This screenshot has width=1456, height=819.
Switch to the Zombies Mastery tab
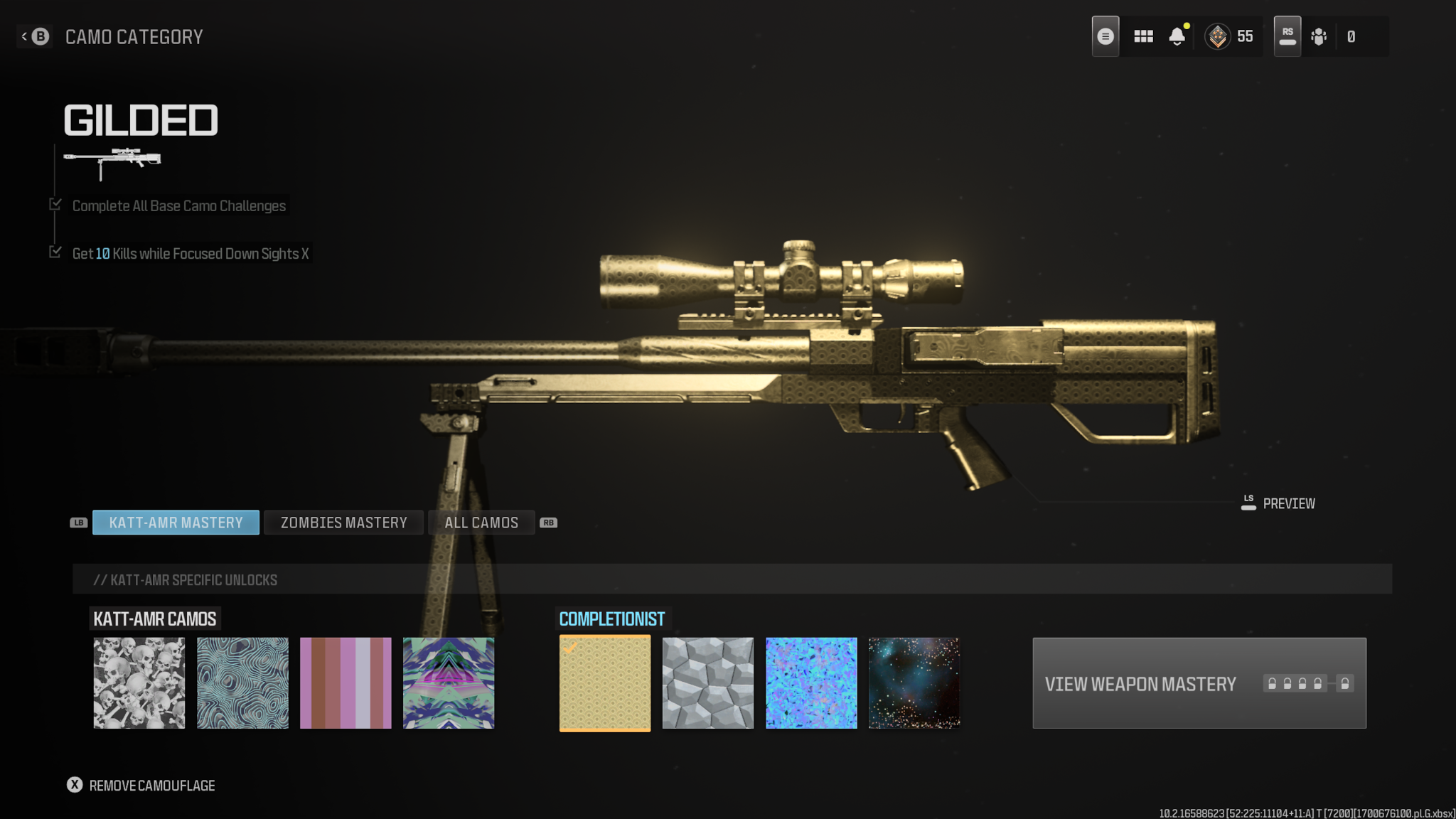tap(343, 523)
